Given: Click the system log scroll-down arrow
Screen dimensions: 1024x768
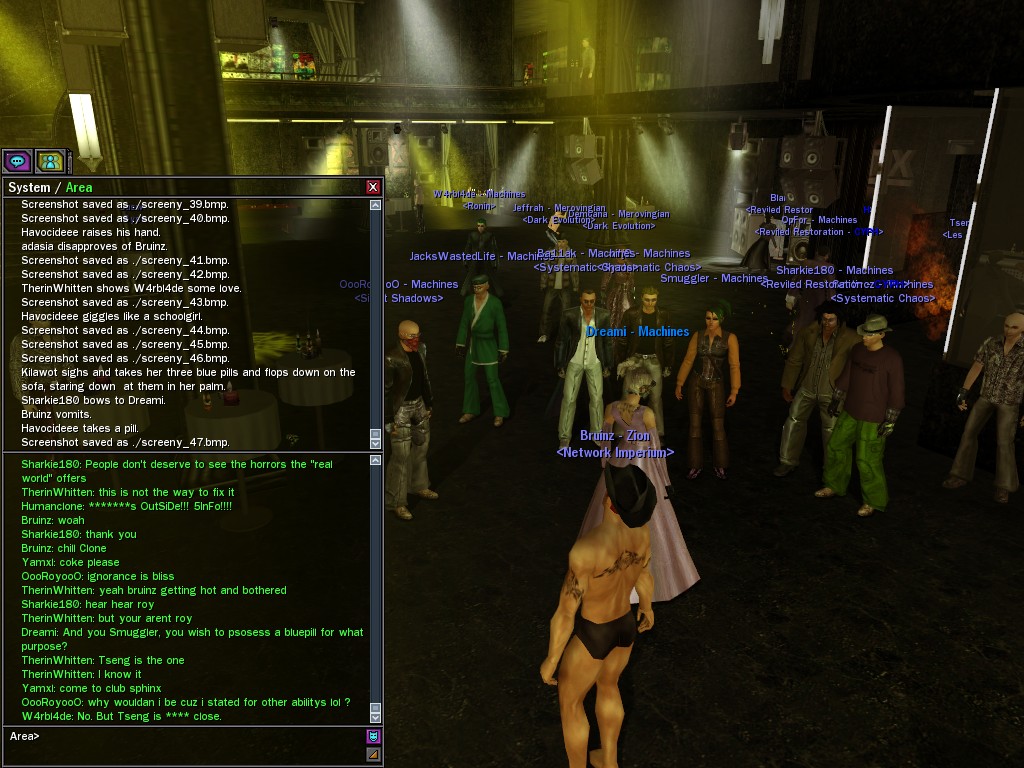Looking at the screenshot, I should pyautogui.click(x=376, y=442).
